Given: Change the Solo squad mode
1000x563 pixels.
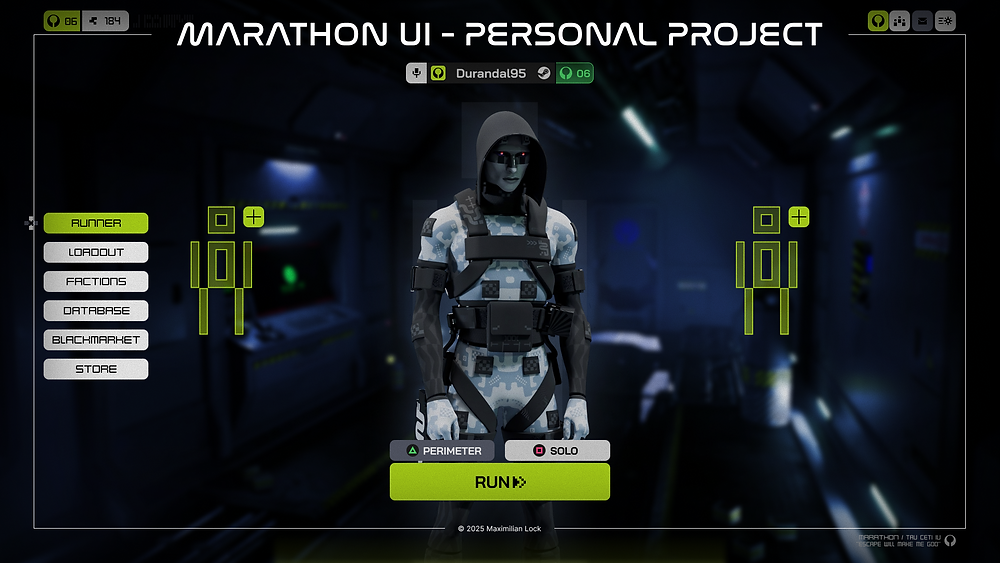Looking at the screenshot, I should 557,451.
